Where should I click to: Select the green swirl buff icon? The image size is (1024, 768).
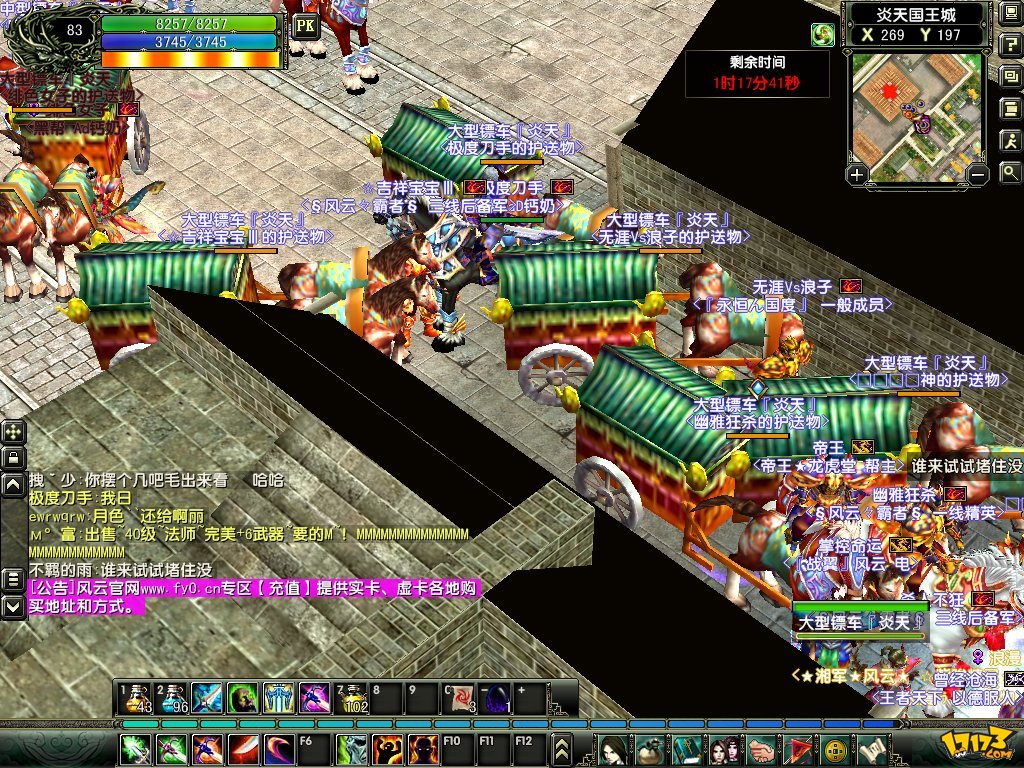823,35
